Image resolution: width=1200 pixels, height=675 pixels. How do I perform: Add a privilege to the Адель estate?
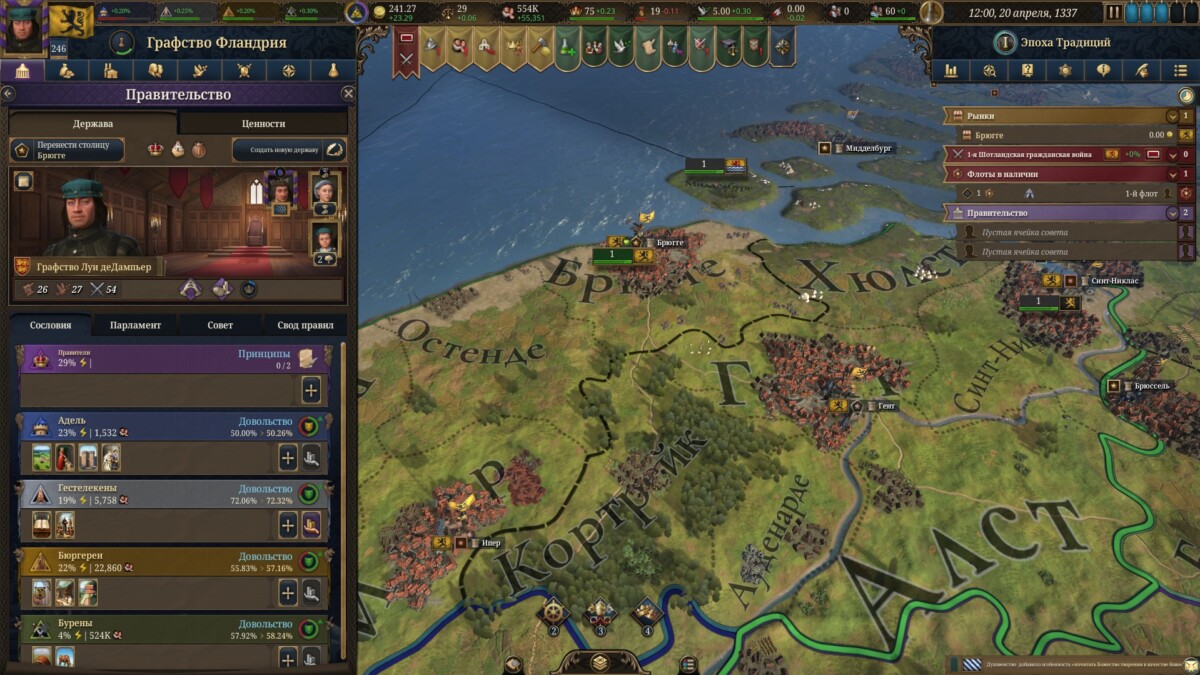tap(288, 458)
